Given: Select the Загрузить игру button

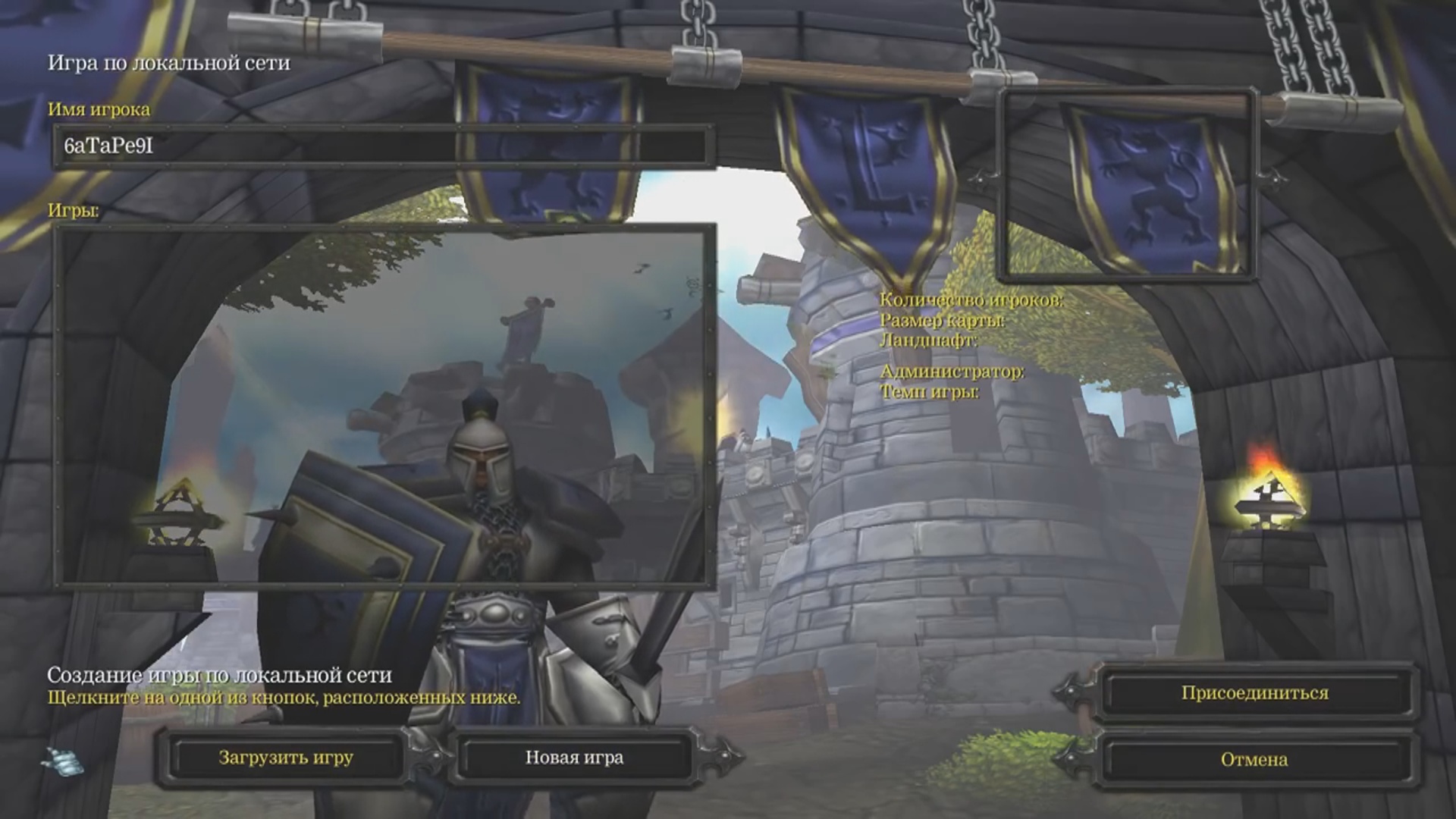Looking at the screenshot, I should click(x=286, y=758).
